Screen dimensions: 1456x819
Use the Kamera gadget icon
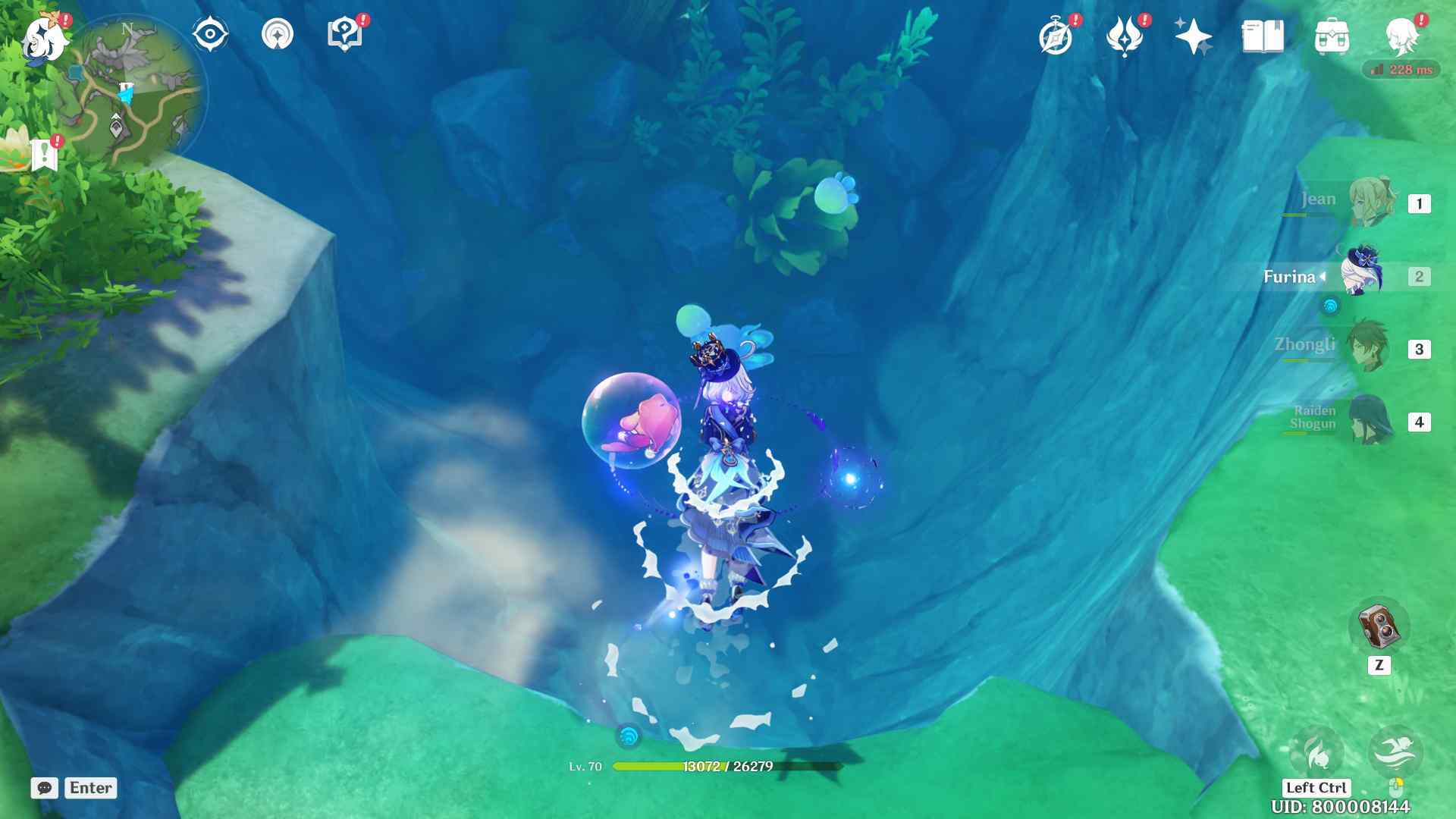pyautogui.click(x=1379, y=626)
